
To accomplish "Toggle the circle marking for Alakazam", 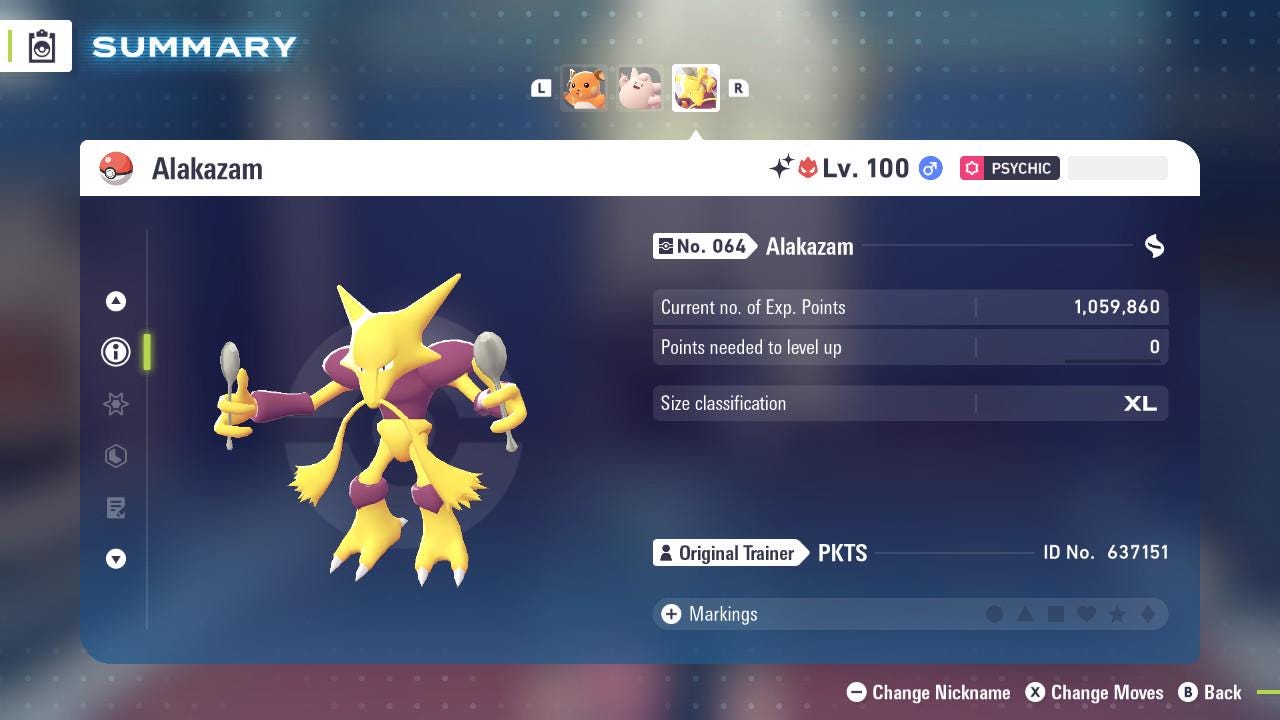I will [x=995, y=614].
